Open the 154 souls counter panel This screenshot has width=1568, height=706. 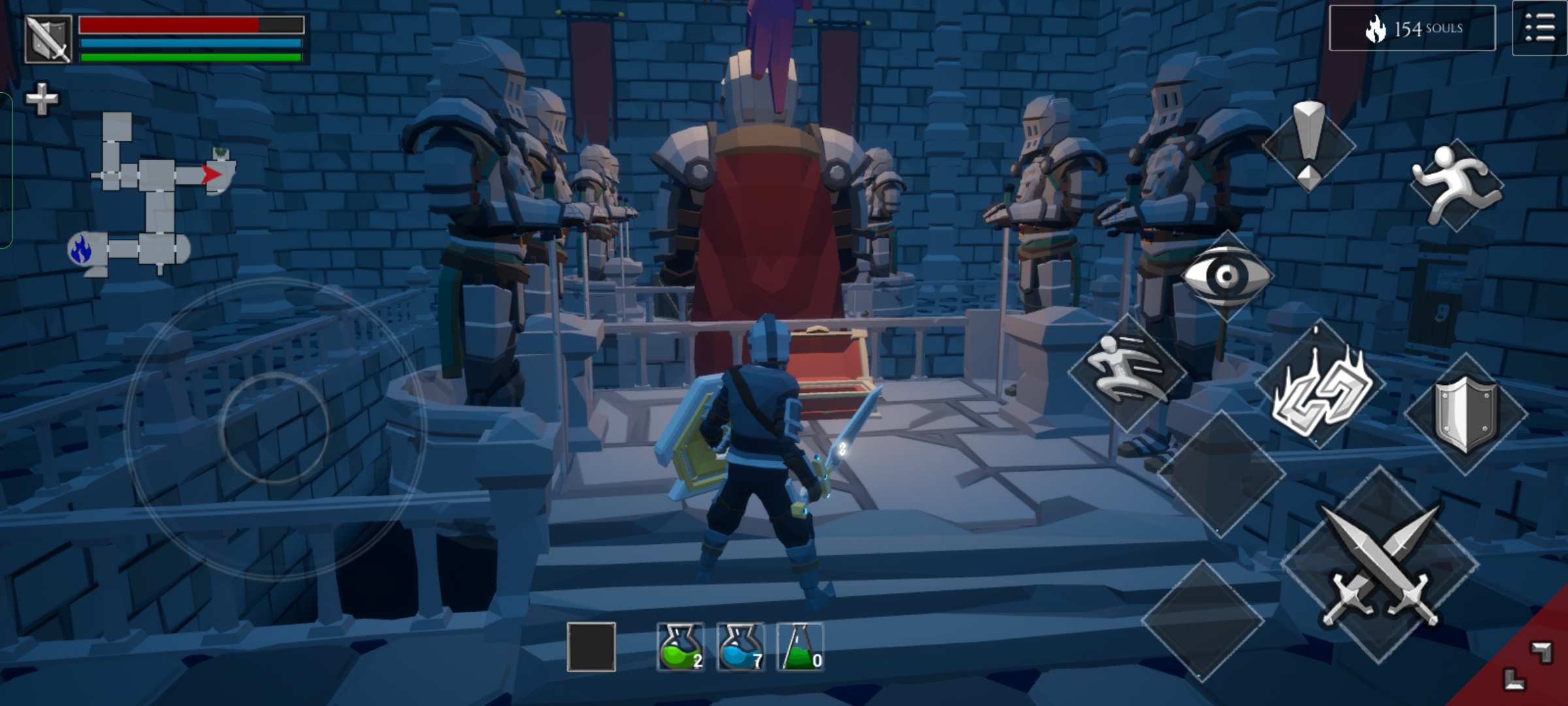coord(1412,29)
